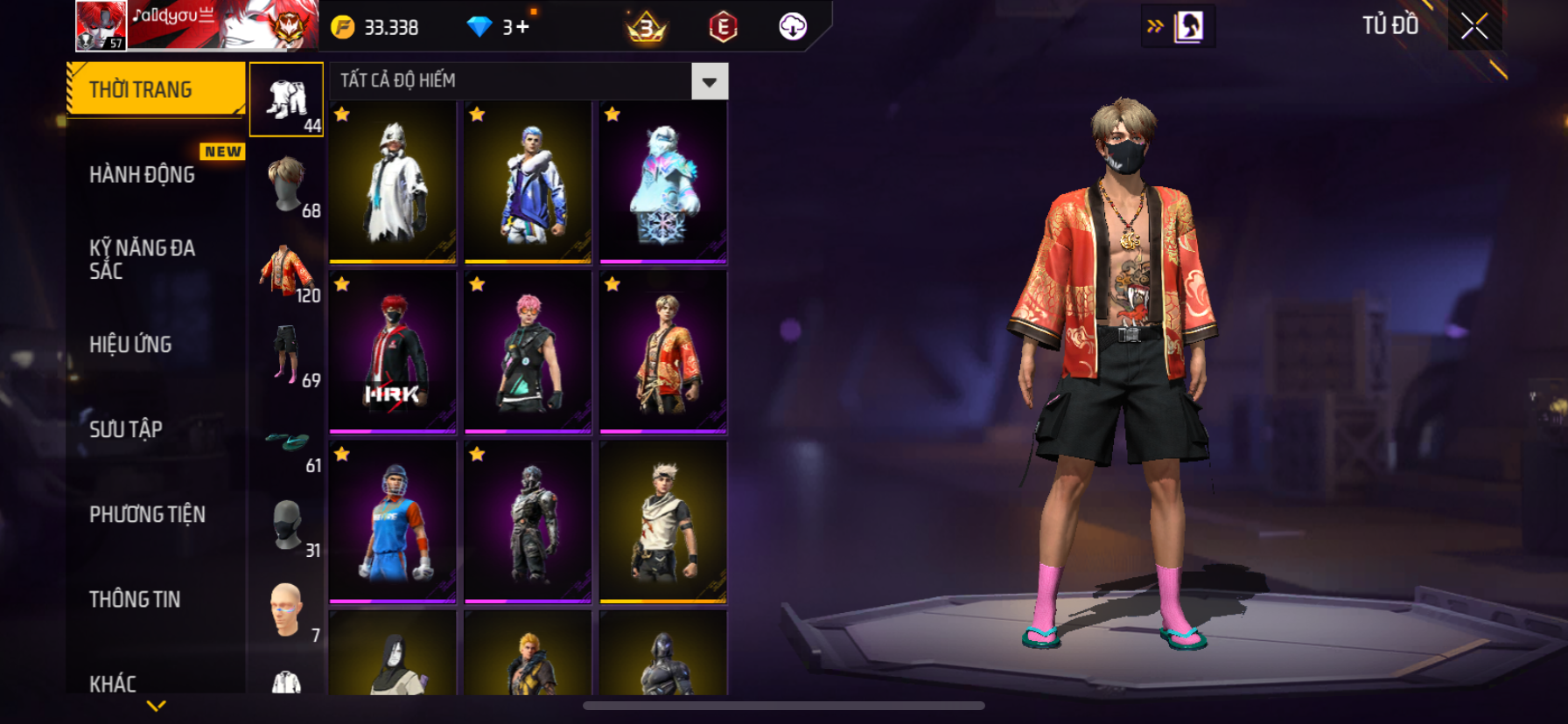The width and height of the screenshot is (1568, 724).
Task: Select the blue and orange football uniform
Action: tap(393, 522)
